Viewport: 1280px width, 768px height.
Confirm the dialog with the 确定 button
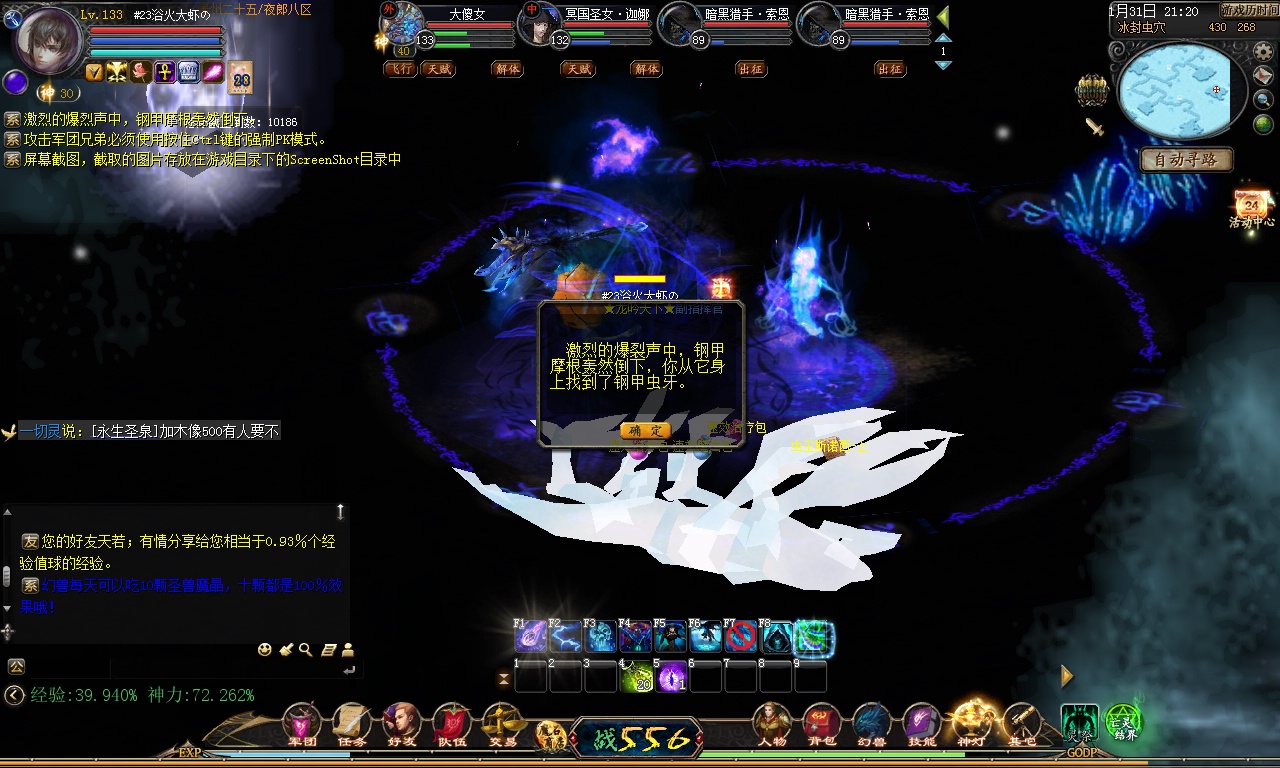(x=645, y=430)
